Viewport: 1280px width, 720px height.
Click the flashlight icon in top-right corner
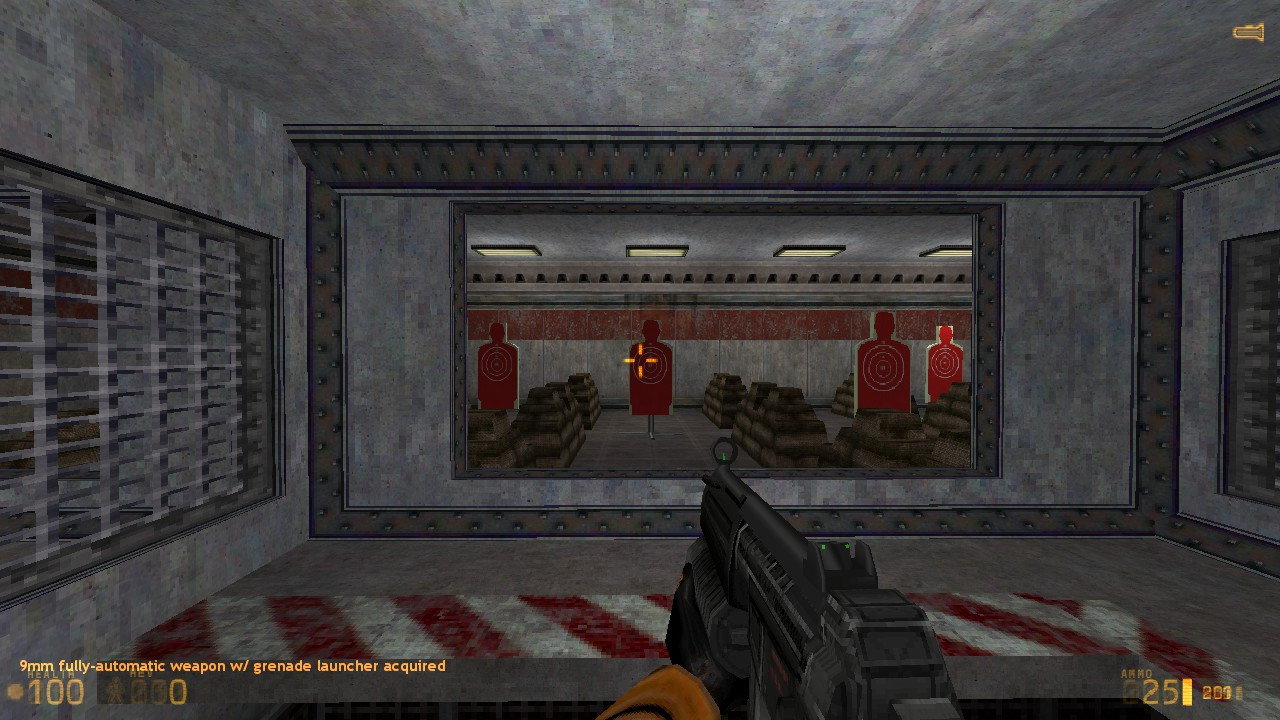(1247, 31)
